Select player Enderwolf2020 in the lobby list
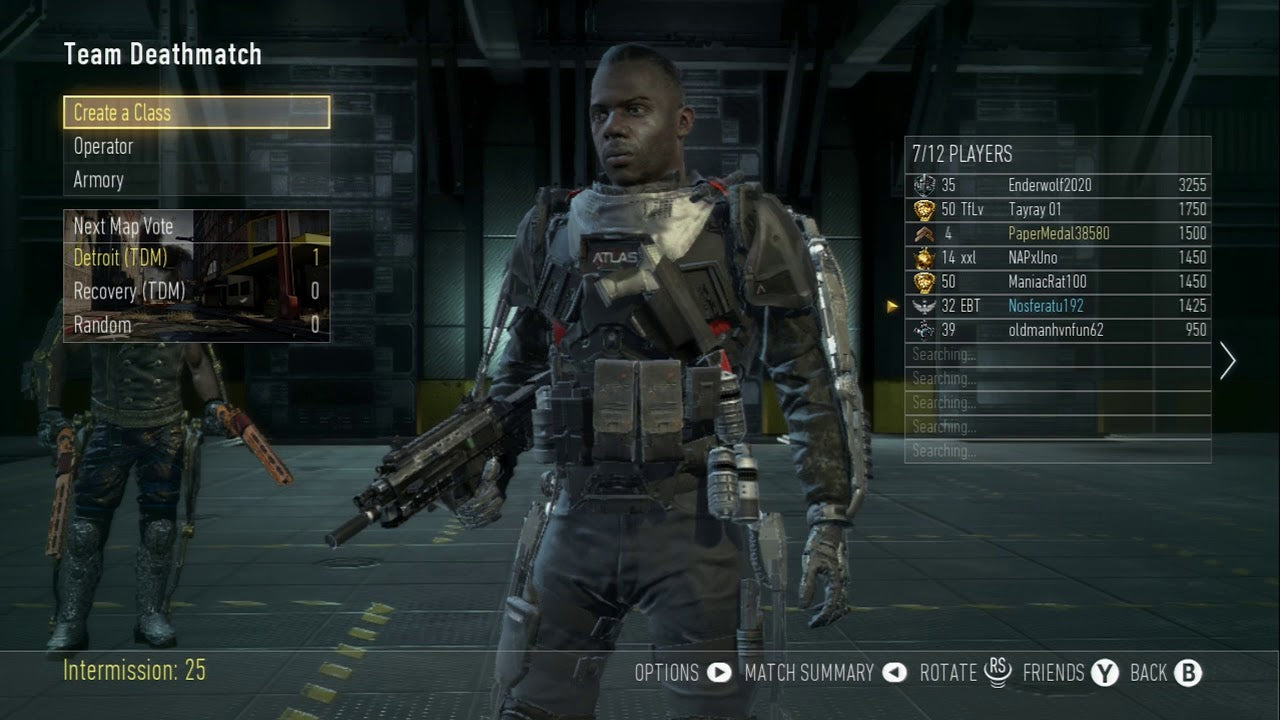Screen dimensions: 1280x720 (1057, 185)
